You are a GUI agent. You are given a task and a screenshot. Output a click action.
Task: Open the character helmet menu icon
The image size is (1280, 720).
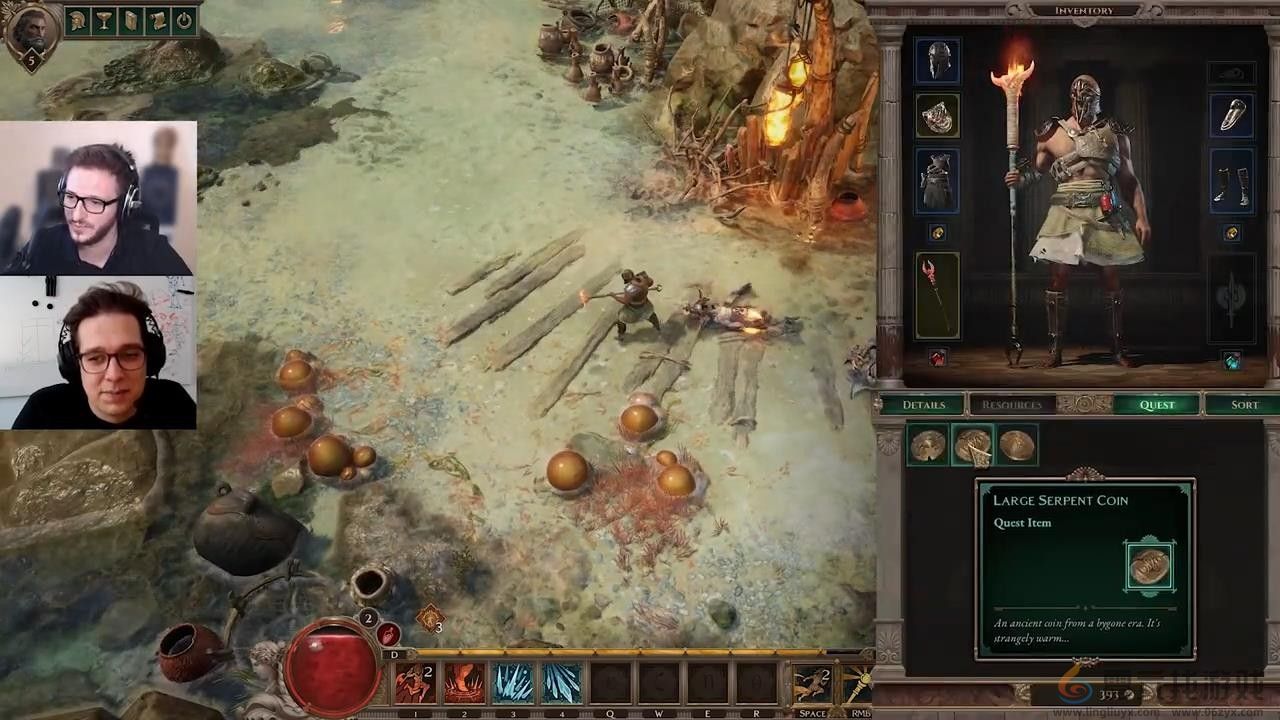(x=79, y=21)
